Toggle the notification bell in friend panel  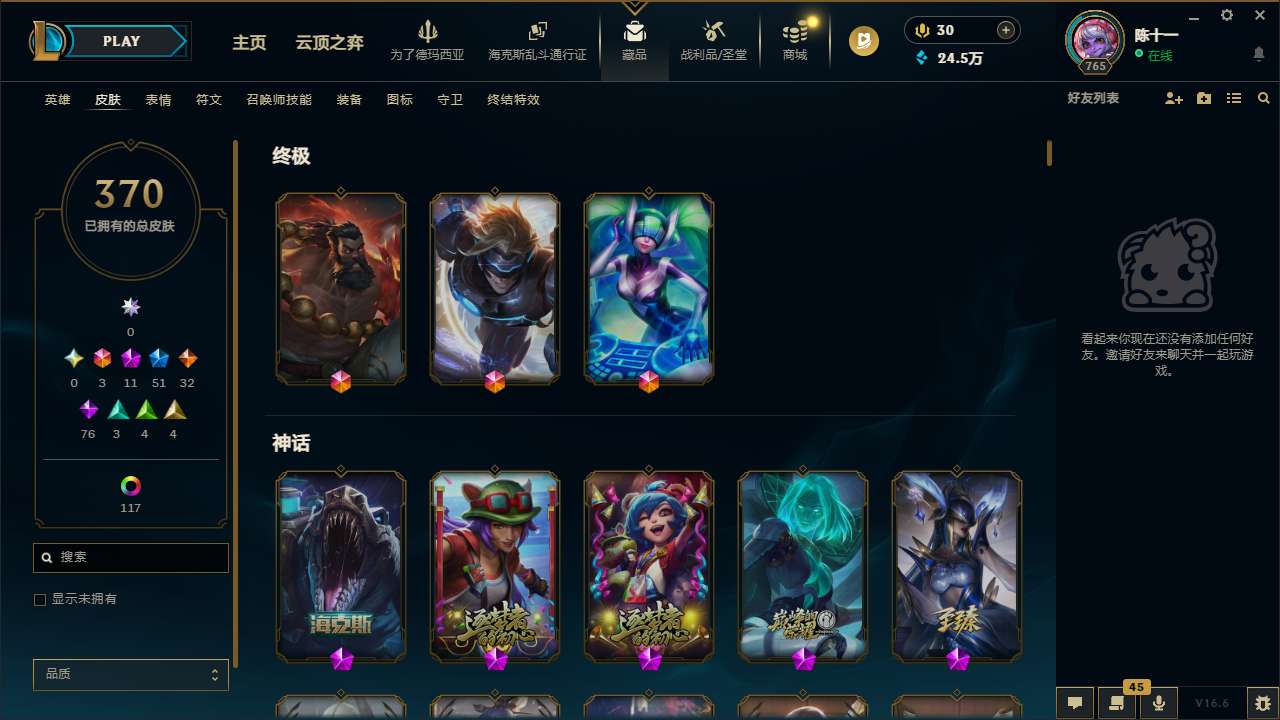(x=1258, y=53)
